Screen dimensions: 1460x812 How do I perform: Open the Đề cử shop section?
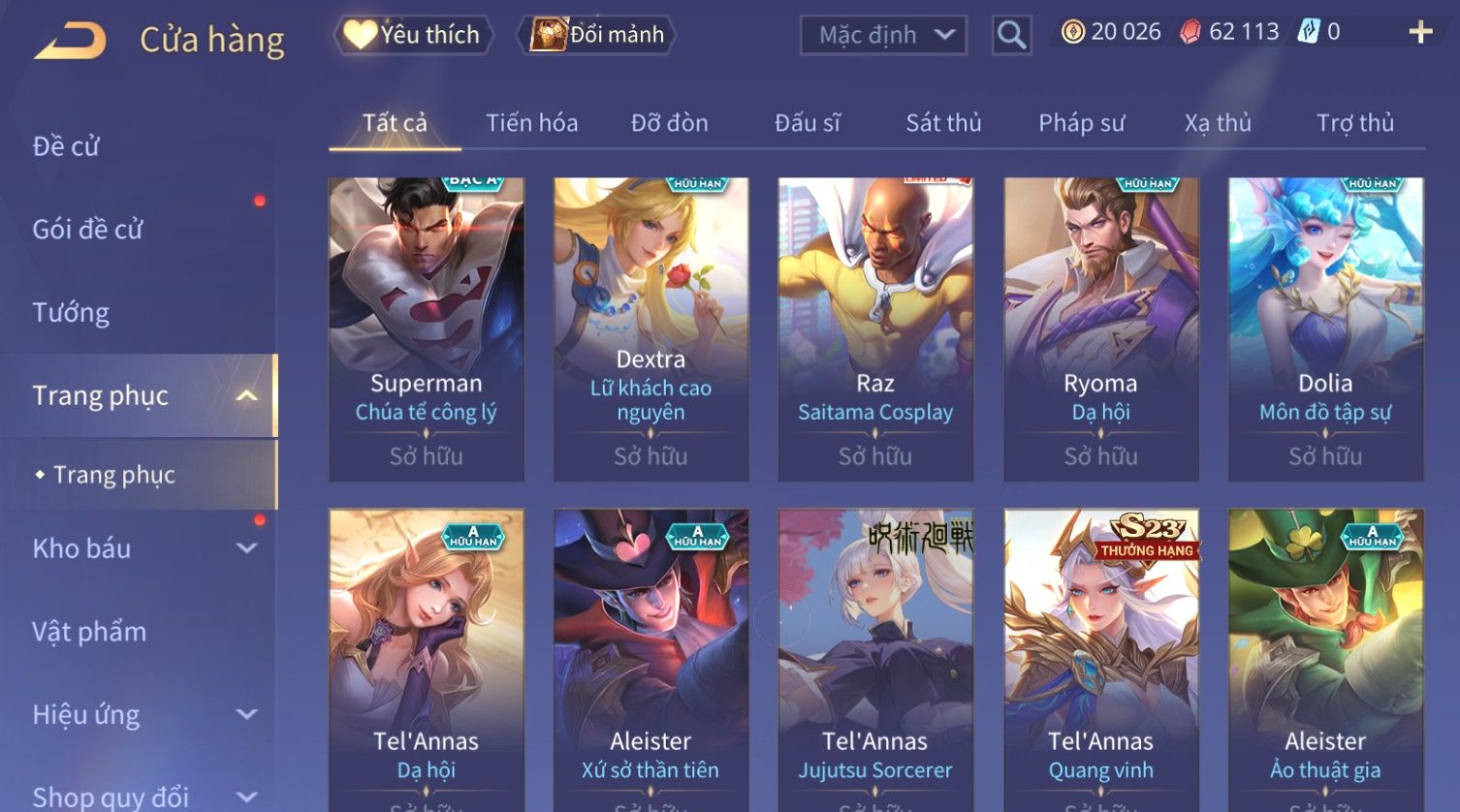click(66, 146)
